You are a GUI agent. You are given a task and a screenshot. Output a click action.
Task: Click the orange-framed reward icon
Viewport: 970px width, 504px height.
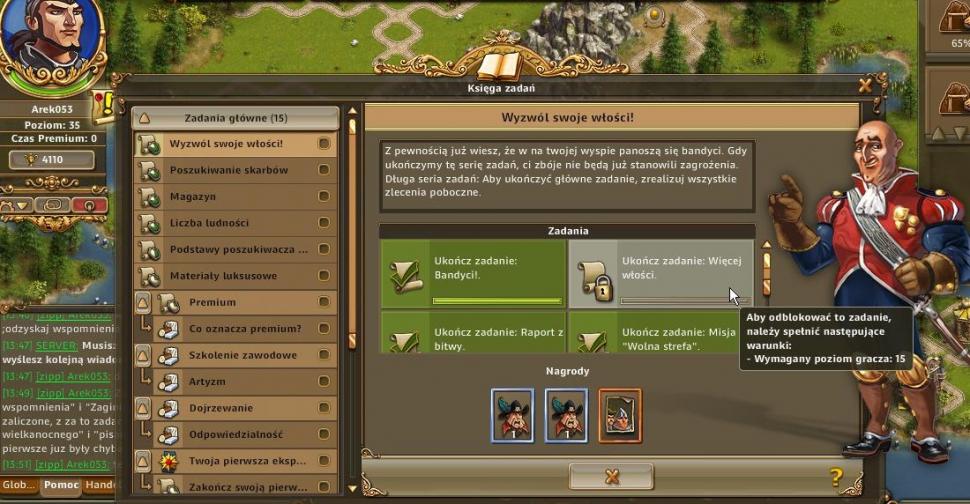point(620,415)
